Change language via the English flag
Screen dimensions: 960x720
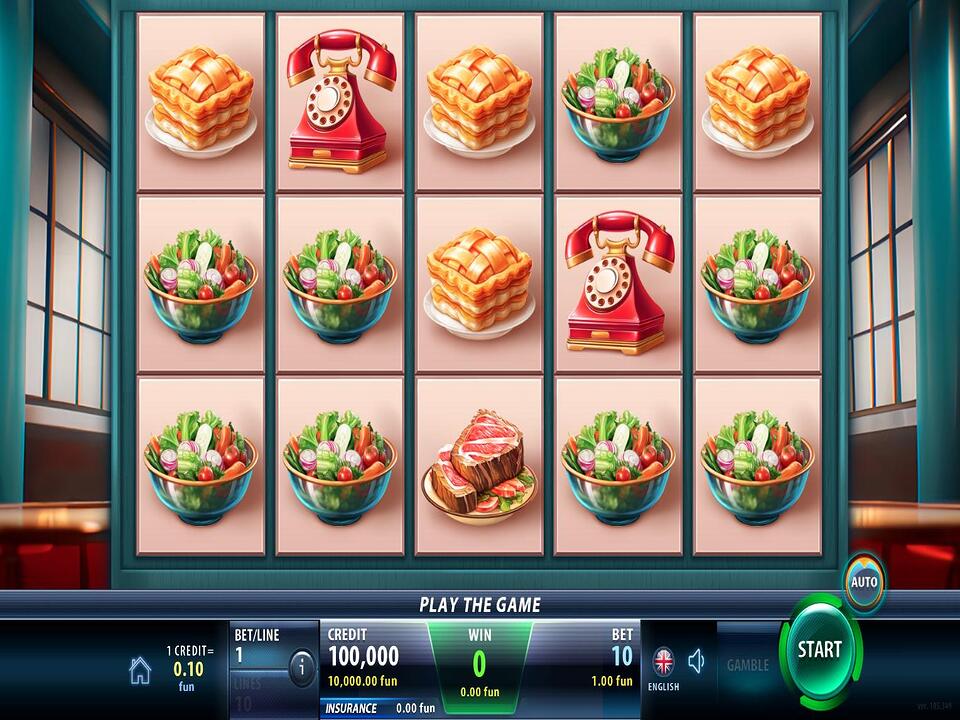(x=663, y=663)
